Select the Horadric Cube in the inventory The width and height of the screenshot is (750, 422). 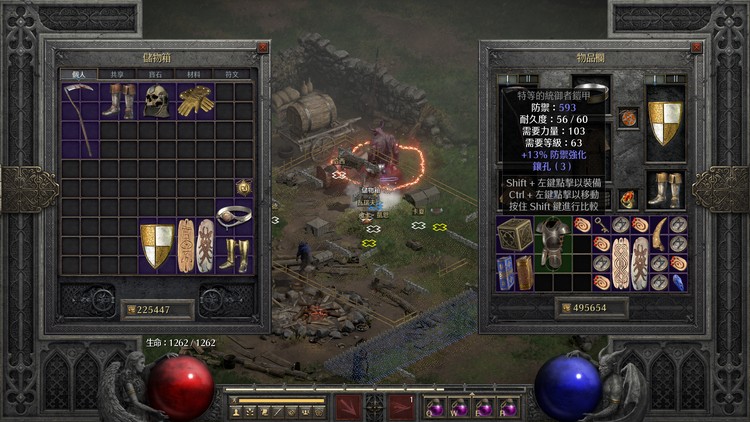coord(516,235)
